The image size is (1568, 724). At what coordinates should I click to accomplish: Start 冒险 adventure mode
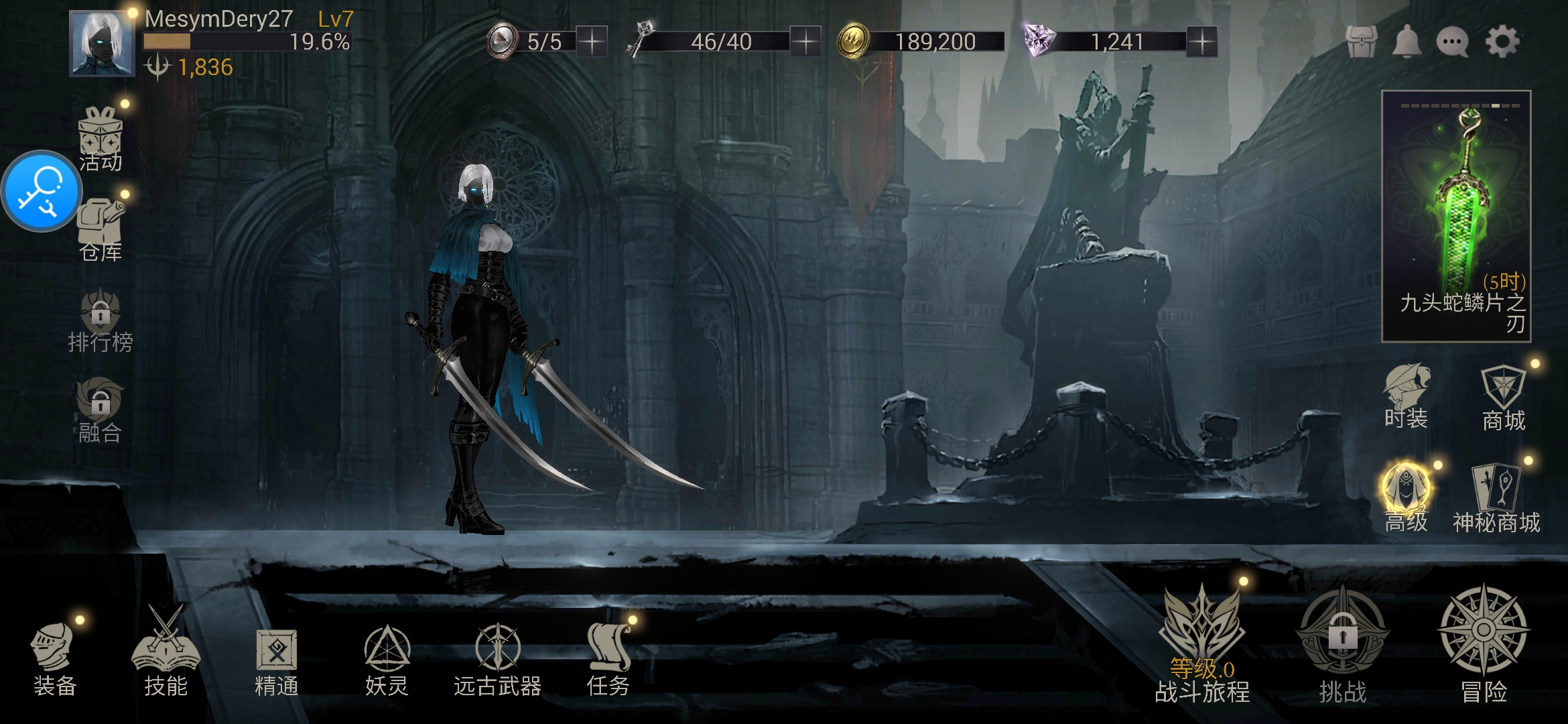pos(1484,644)
